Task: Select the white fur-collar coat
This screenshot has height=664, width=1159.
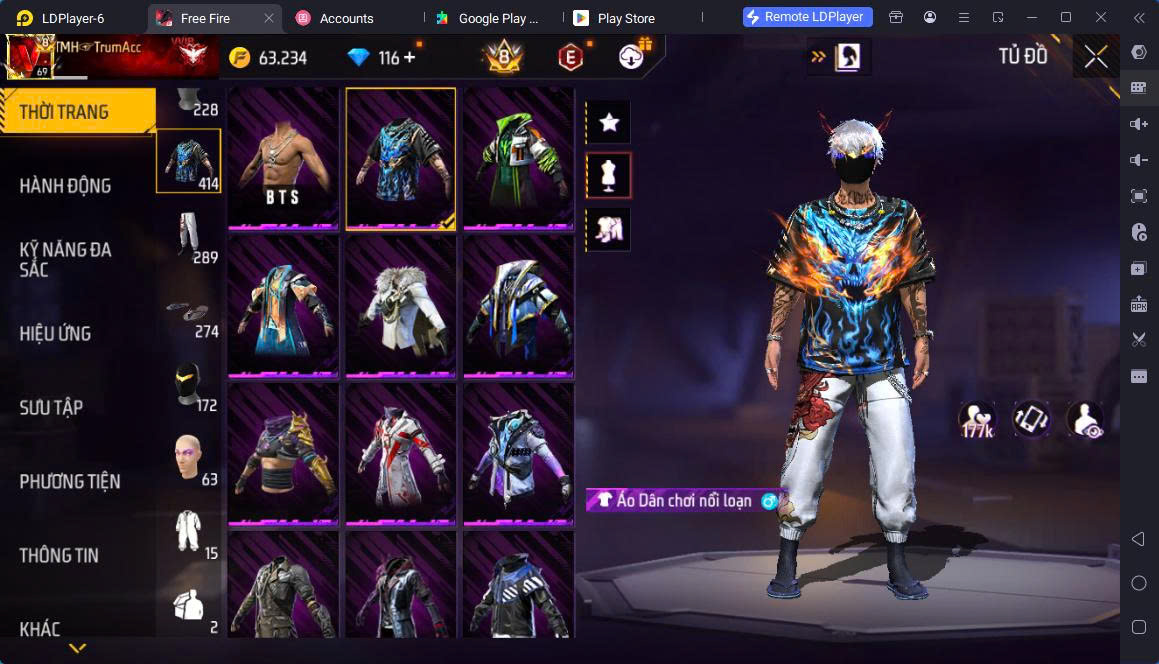Action: tap(400, 308)
